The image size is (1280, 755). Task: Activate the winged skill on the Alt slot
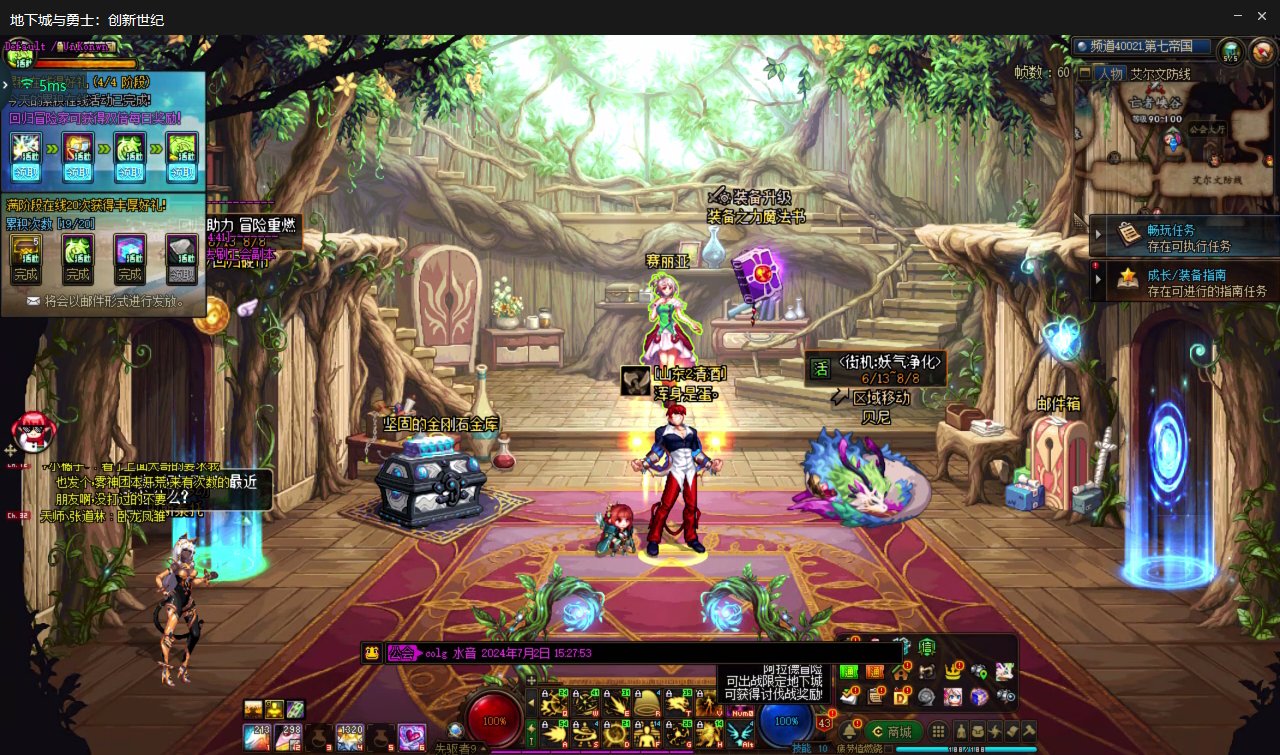pyautogui.click(x=741, y=734)
